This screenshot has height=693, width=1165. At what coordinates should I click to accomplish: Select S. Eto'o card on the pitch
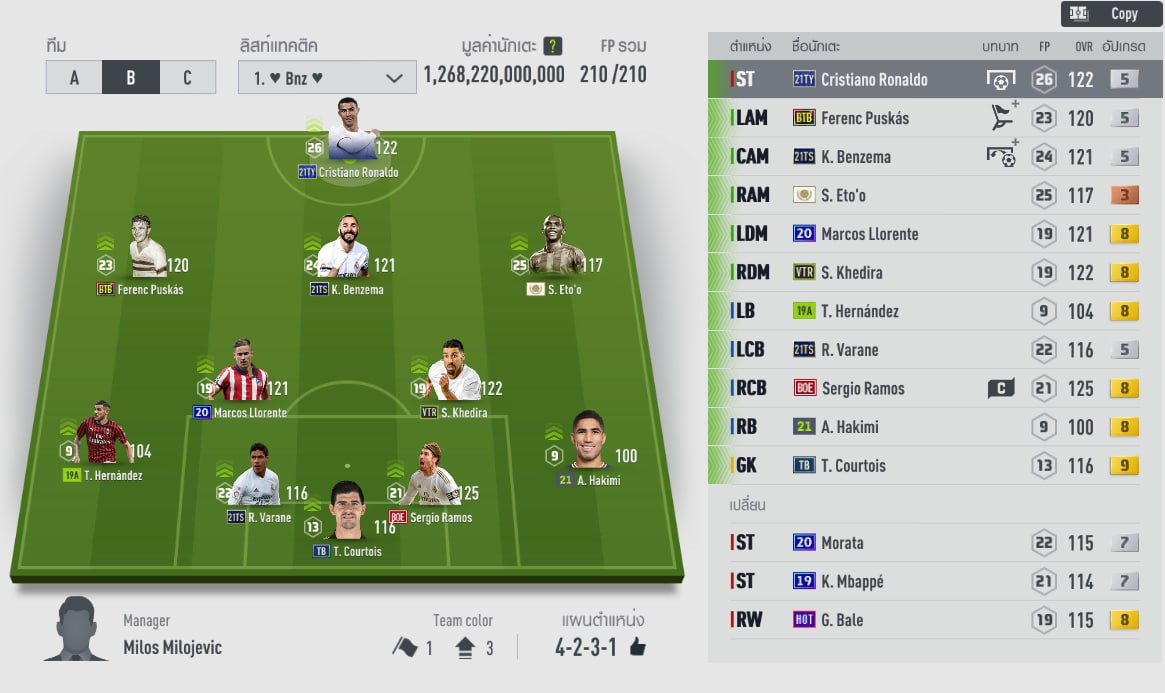[x=555, y=249]
